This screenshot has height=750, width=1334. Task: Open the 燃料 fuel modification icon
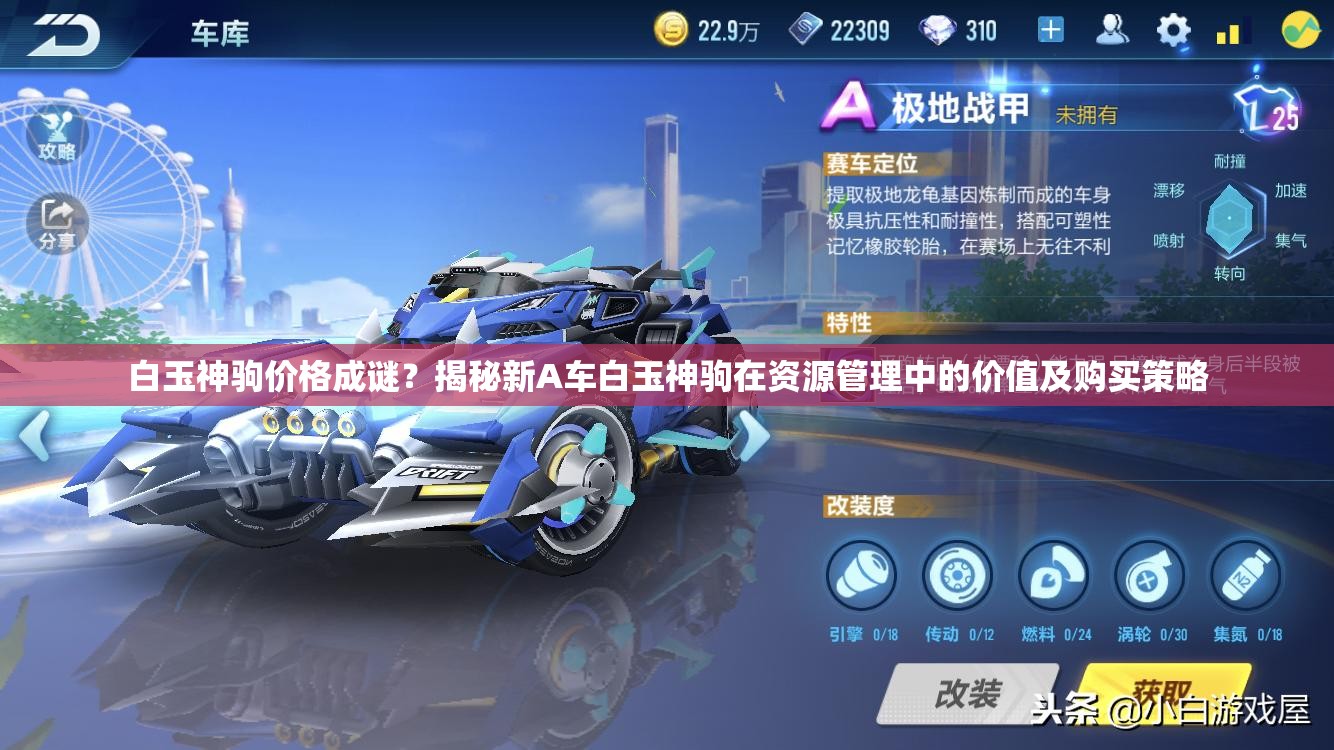(x=1054, y=573)
